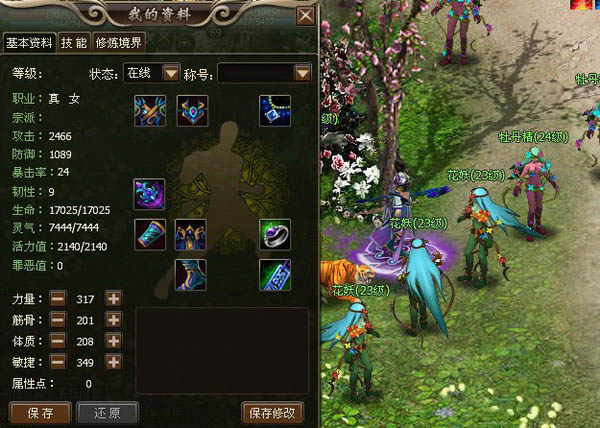
Task: Select the teal bracer equipment slot
Action: point(149,234)
